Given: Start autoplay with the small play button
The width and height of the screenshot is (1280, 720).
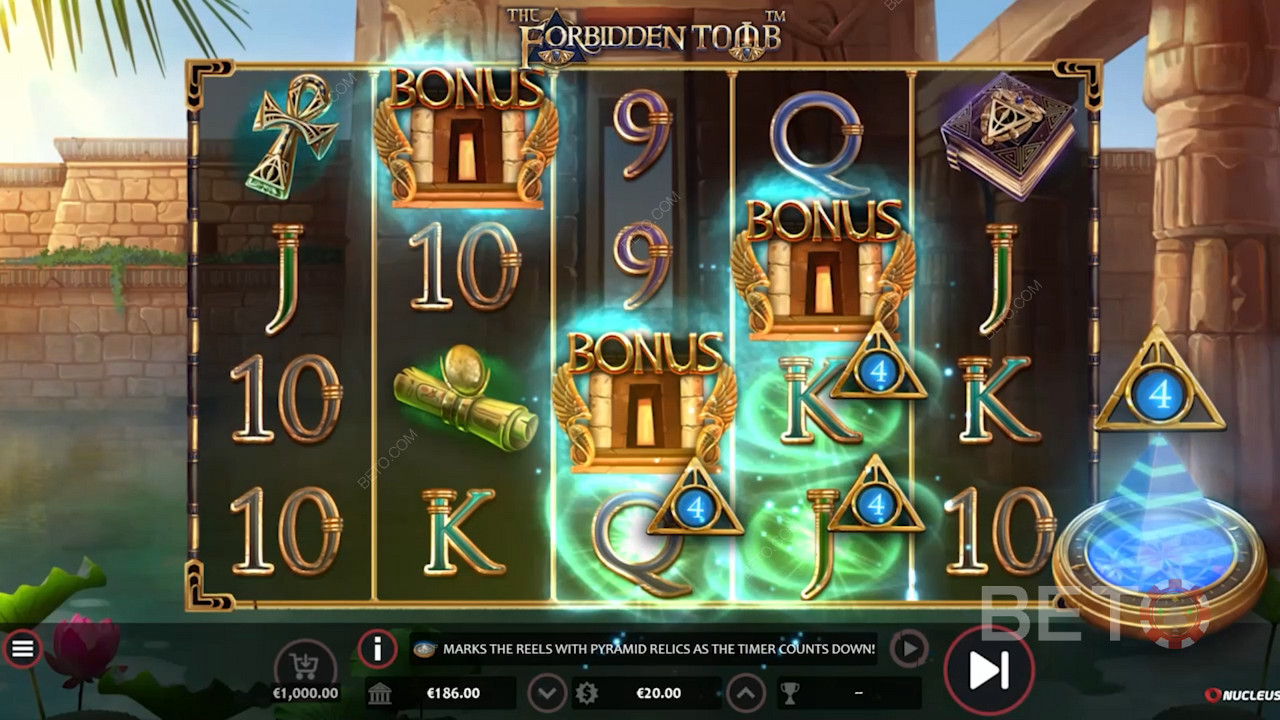Looking at the screenshot, I should coord(908,649).
